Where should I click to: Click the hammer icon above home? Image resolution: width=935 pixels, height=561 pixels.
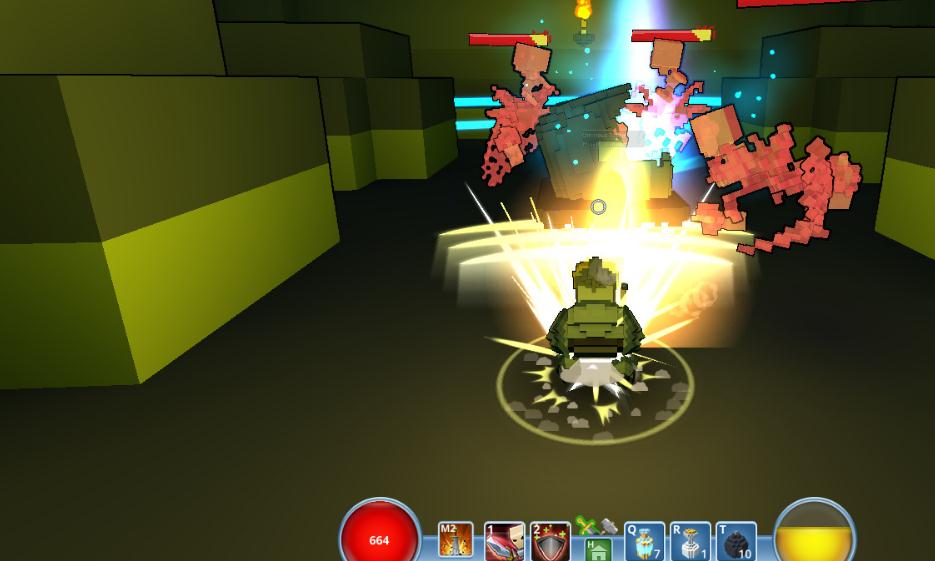coord(608,526)
